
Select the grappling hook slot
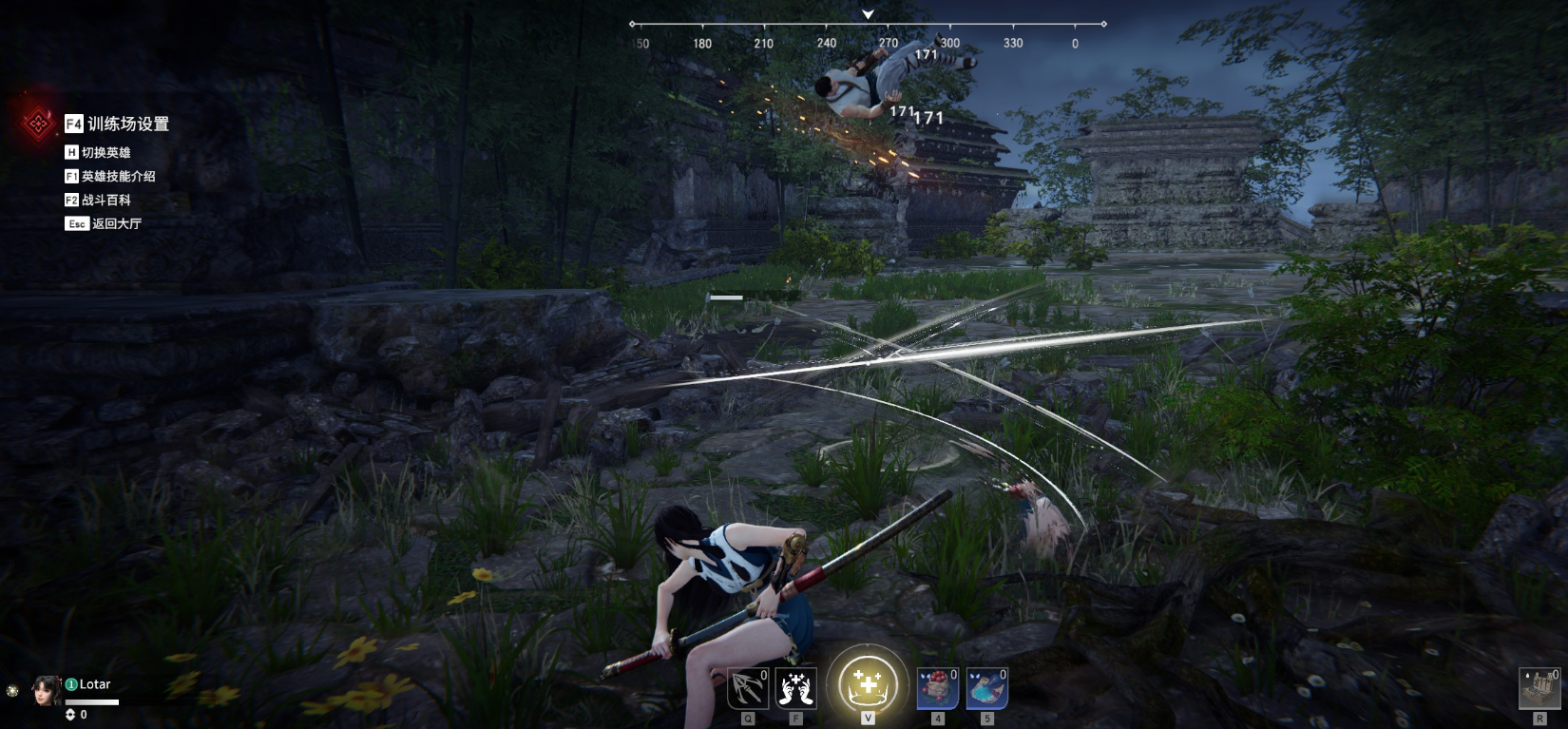(748, 688)
